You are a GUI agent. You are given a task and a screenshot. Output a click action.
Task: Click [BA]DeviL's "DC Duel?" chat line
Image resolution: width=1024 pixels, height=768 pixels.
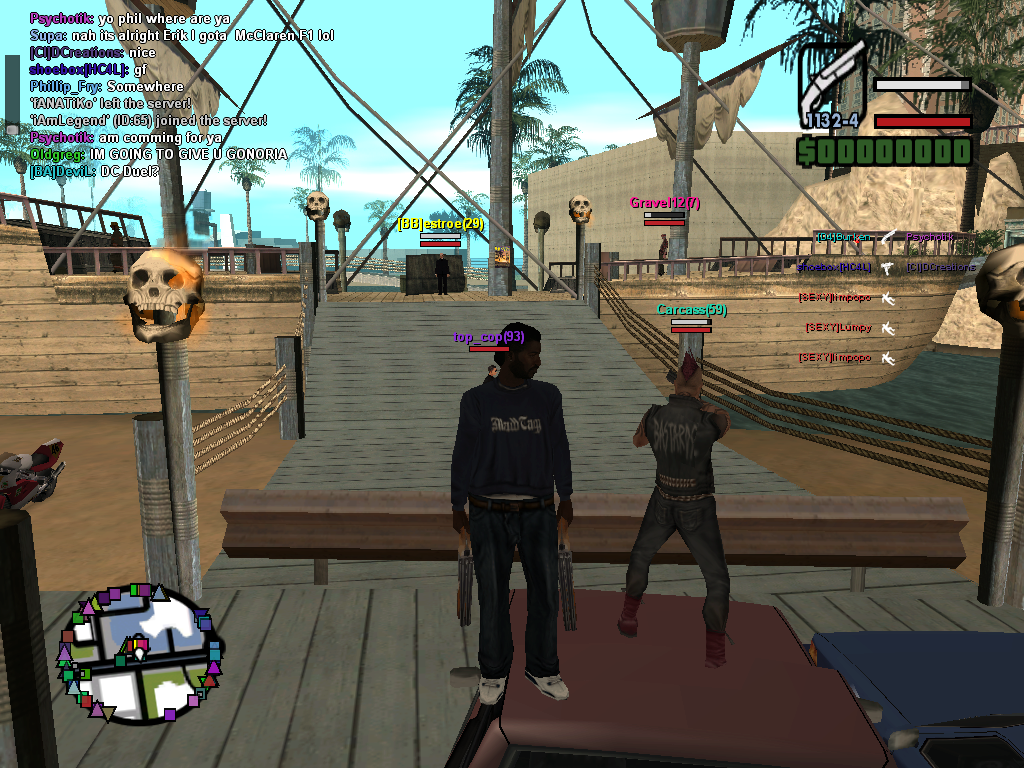click(94, 171)
